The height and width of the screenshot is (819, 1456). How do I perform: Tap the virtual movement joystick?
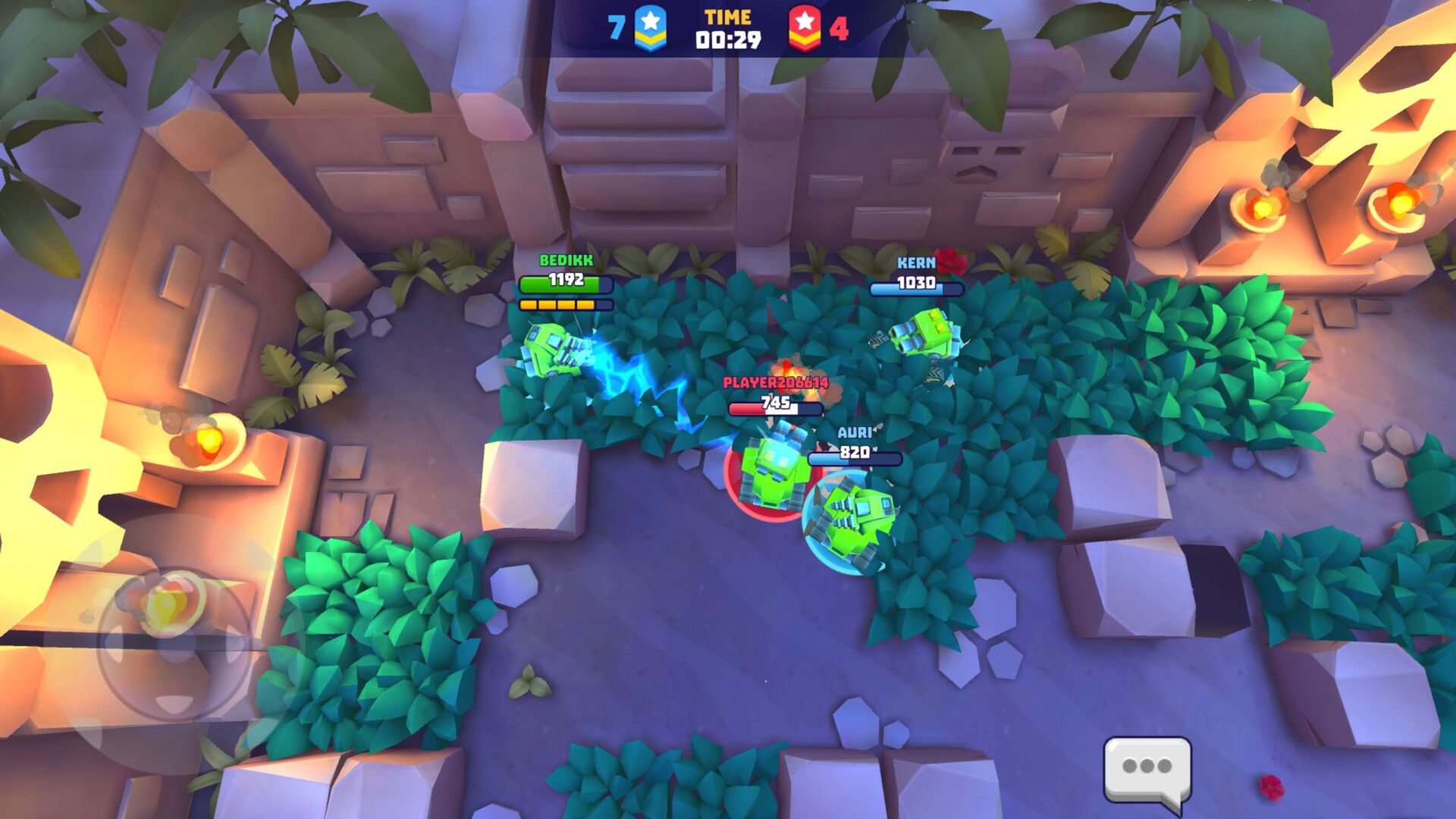[174, 642]
